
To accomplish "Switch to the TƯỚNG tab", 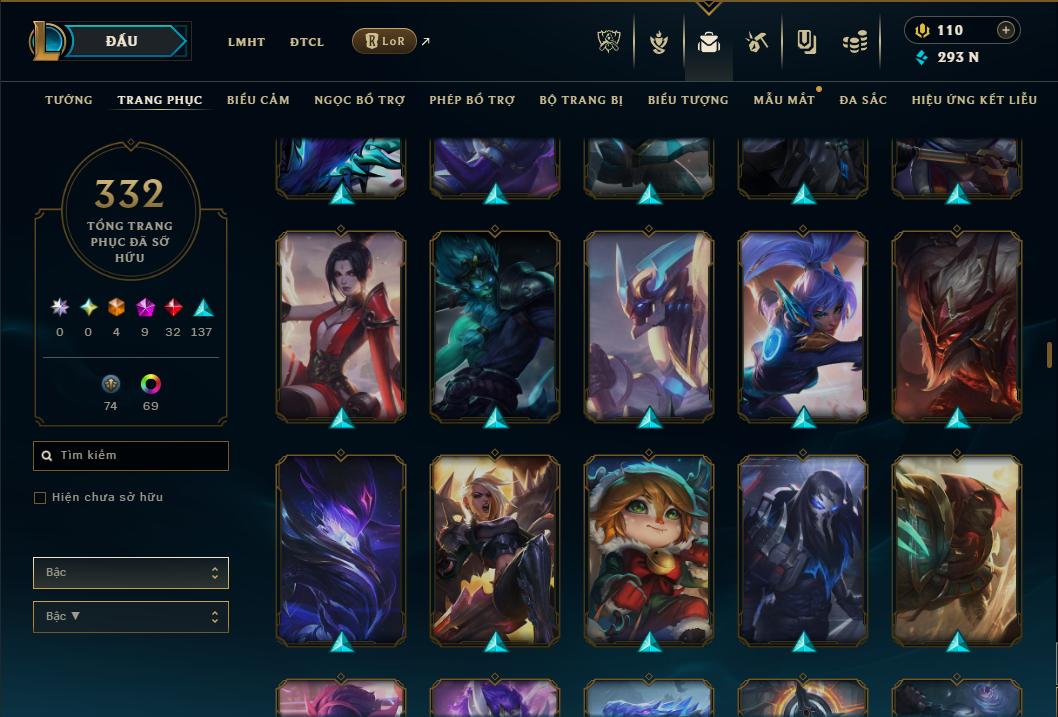I will (69, 100).
